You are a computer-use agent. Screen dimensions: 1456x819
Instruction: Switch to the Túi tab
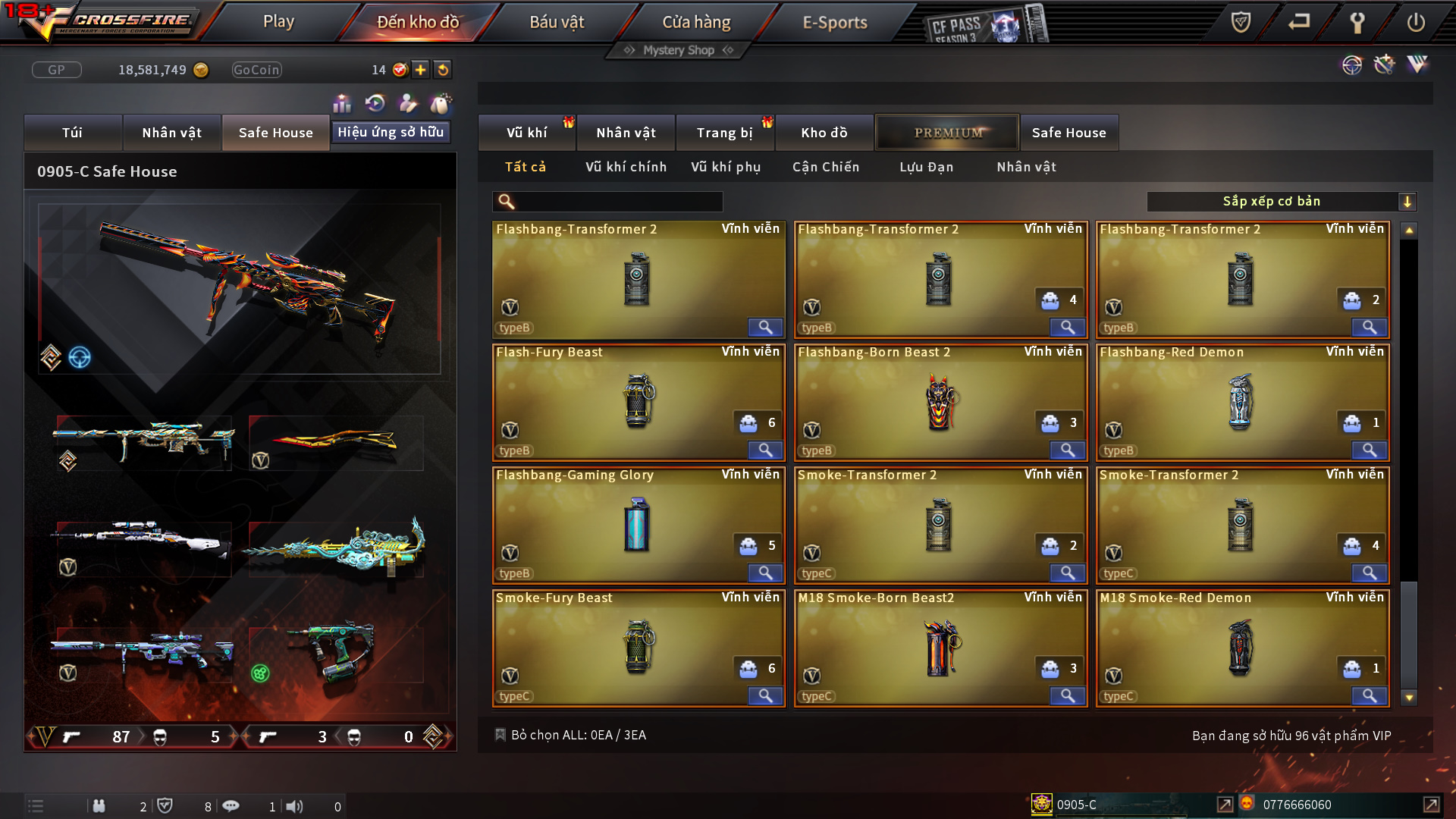pos(72,133)
